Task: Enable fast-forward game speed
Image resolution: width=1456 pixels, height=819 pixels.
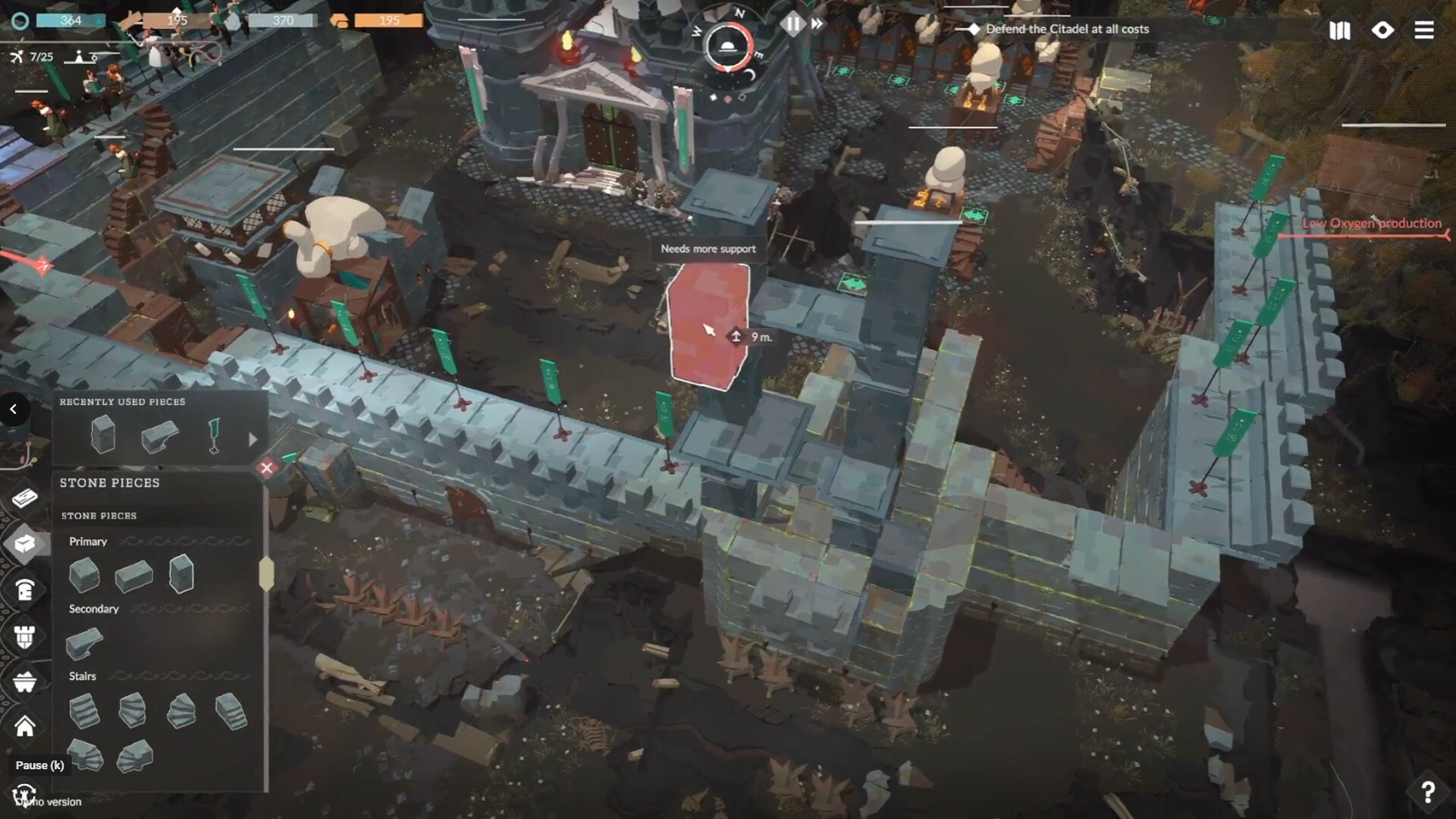Action: point(817,24)
